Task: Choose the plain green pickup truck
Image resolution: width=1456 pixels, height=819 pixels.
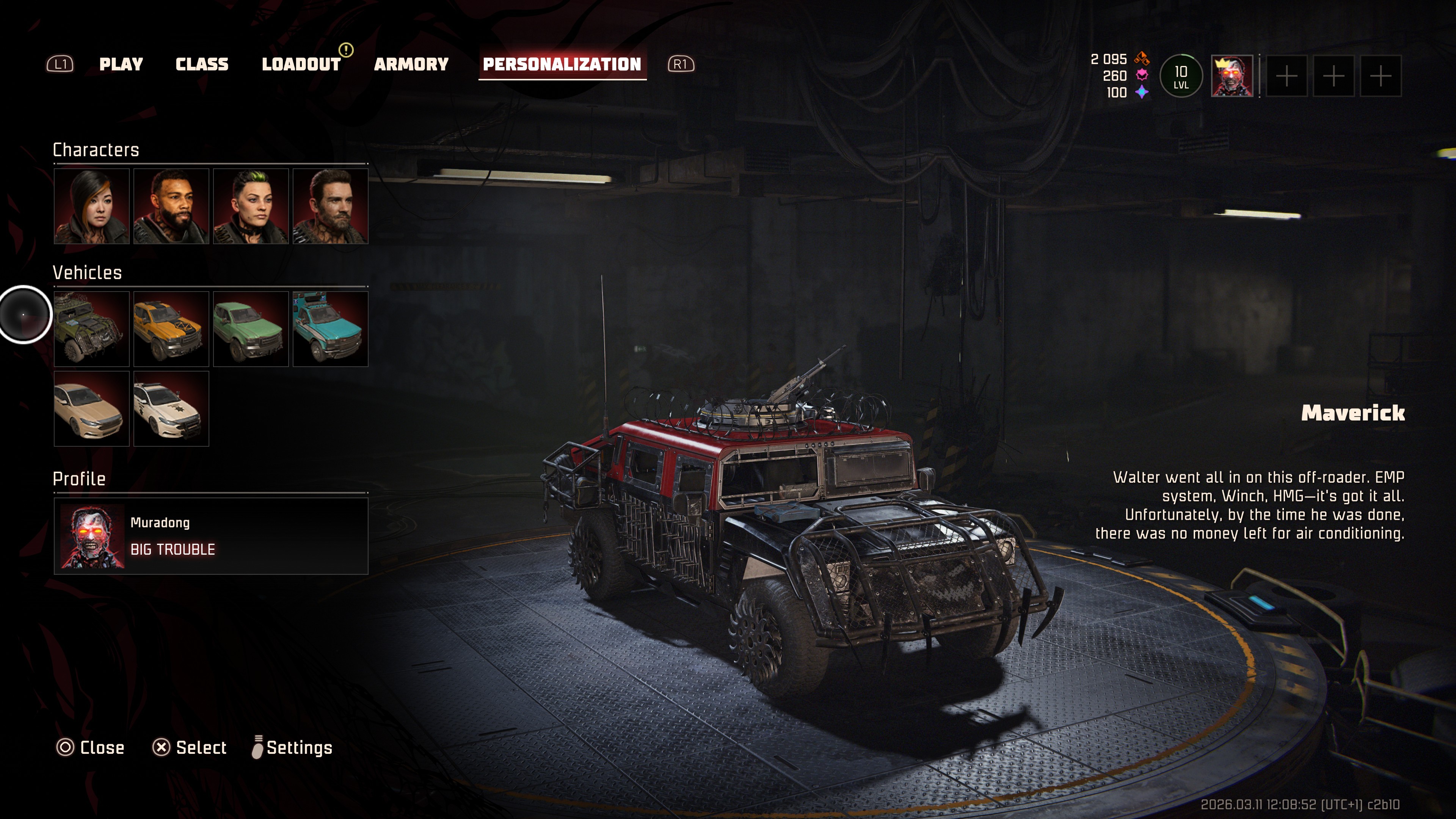Action: pos(250,329)
